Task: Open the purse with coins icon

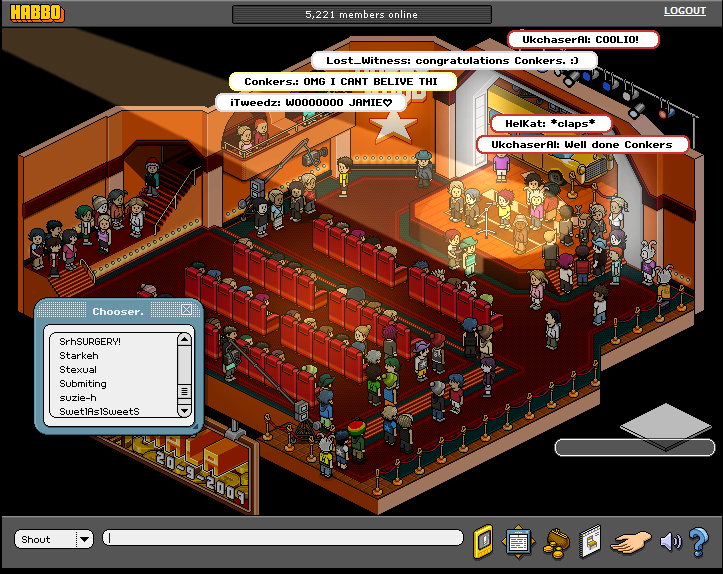Action: pyautogui.click(x=556, y=541)
